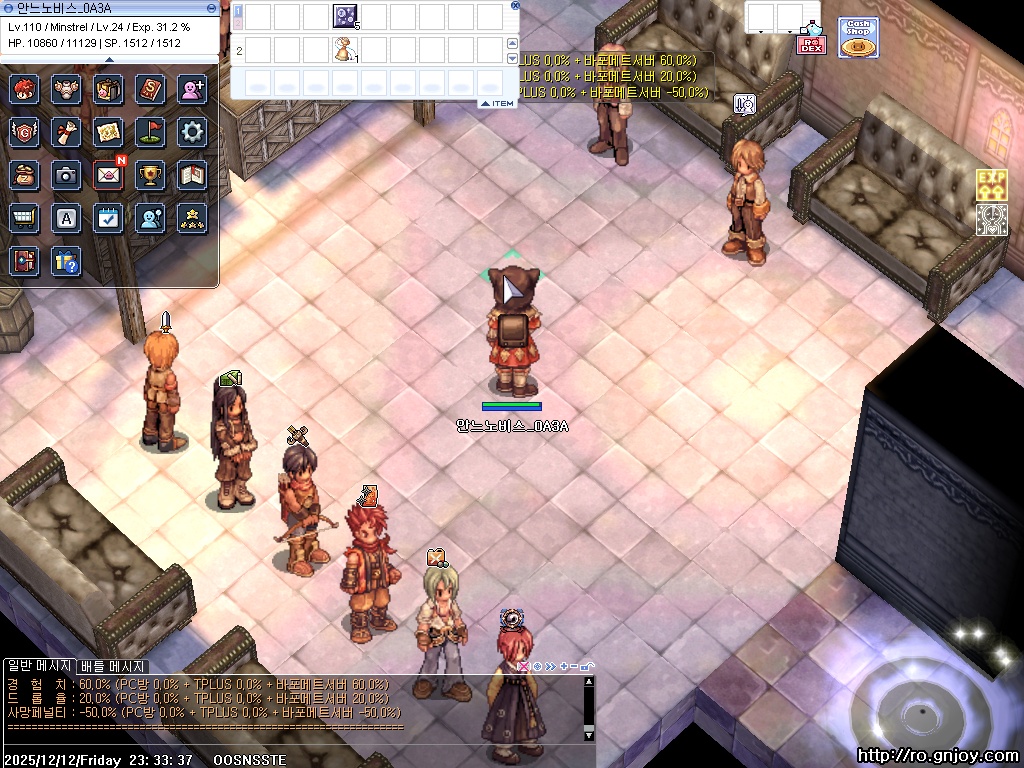
Task: Switch to the 배틀 메시지 chat tab
Action: (113, 666)
